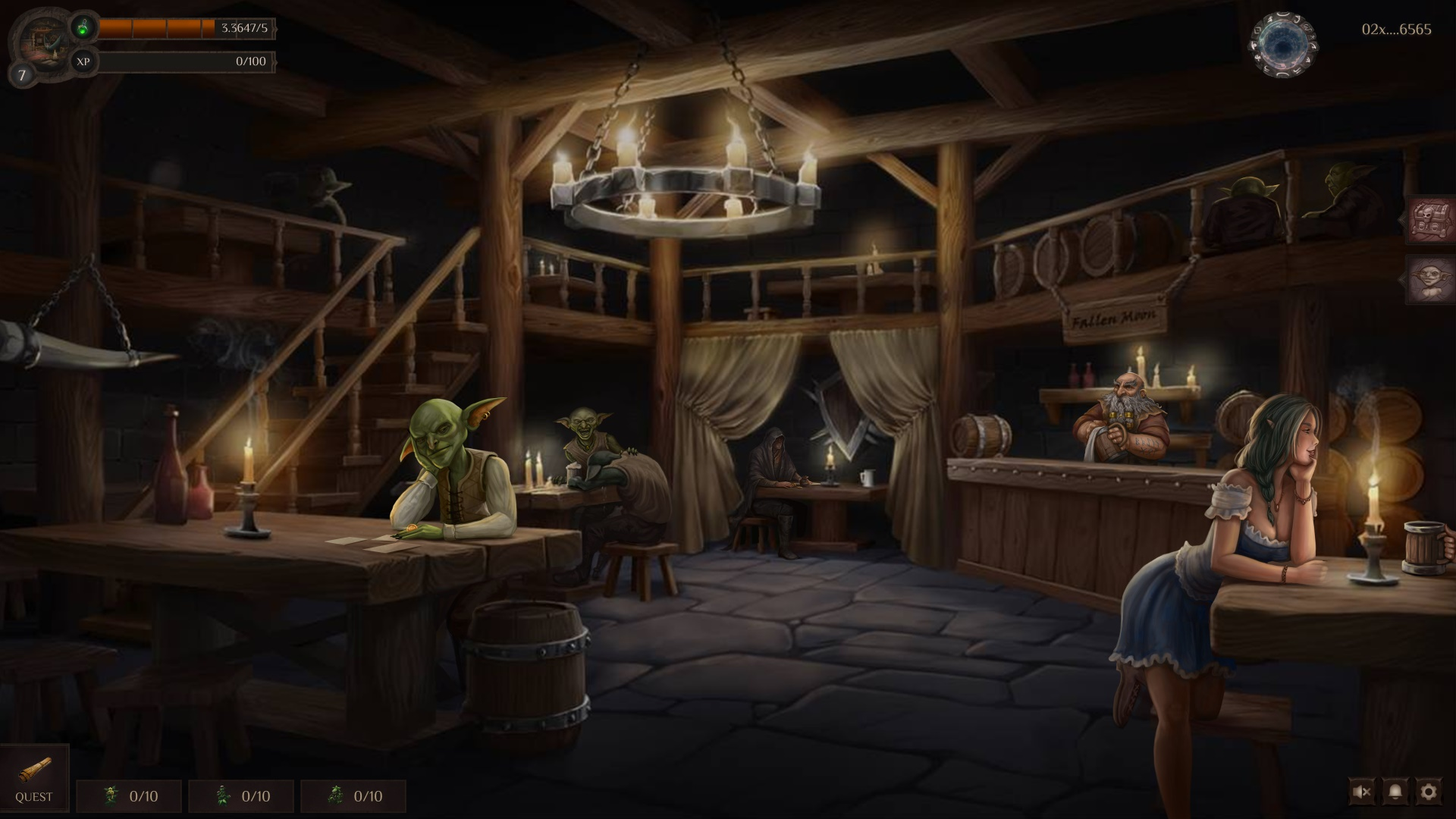Image resolution: width=1456 pixels, height=819 pixels.
Task: Select the yellow-flowered herb counter
Action: (x=129, y=796)
